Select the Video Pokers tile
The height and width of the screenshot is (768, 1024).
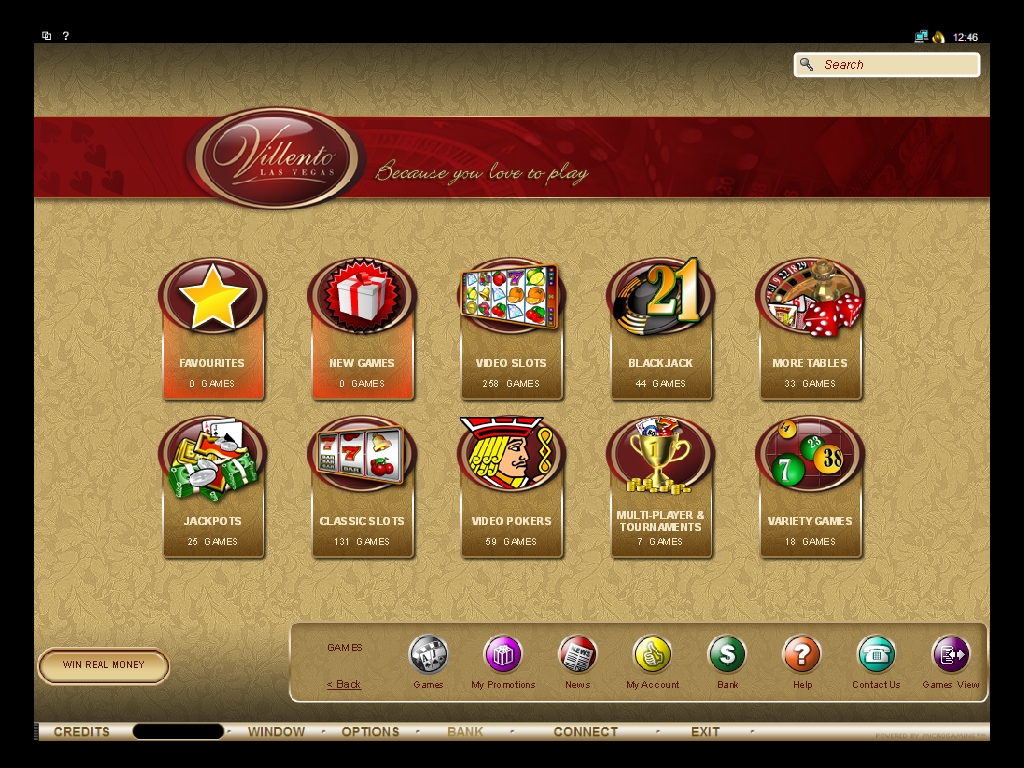pos(511,488)
